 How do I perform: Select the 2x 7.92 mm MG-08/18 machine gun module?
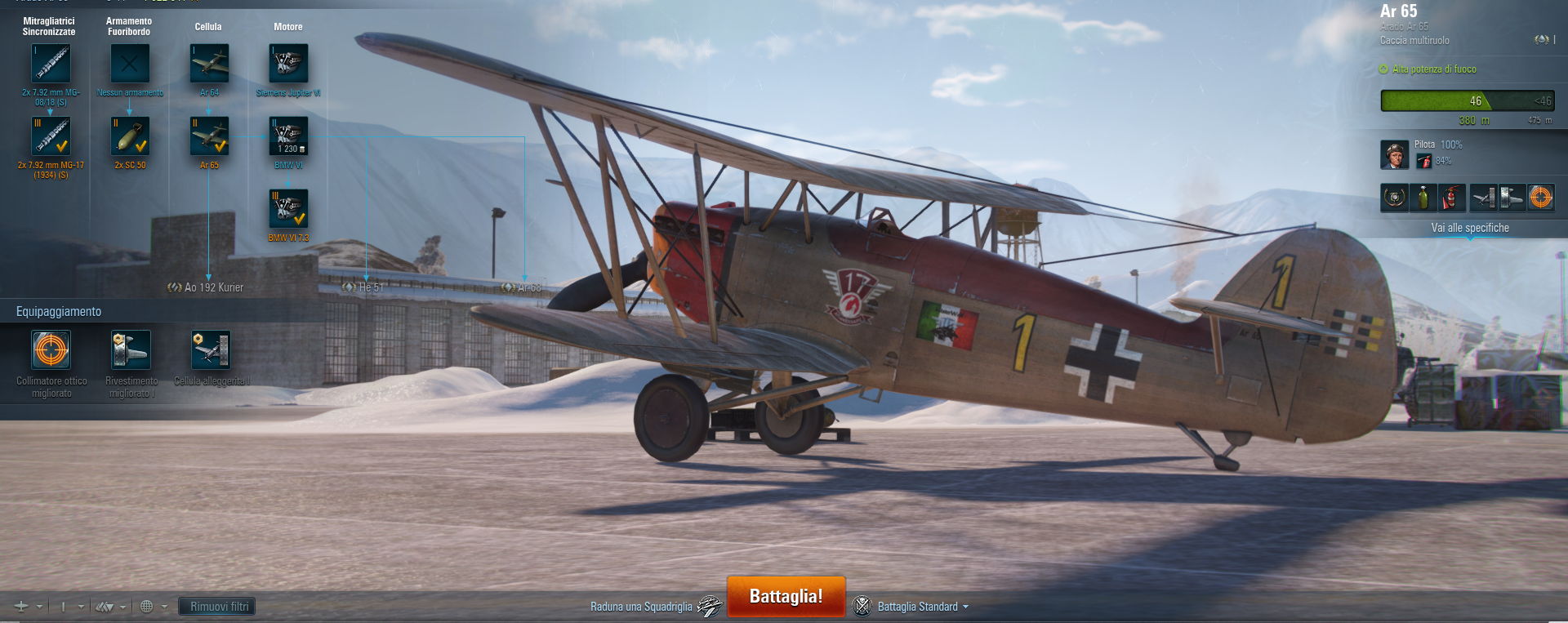51,64
